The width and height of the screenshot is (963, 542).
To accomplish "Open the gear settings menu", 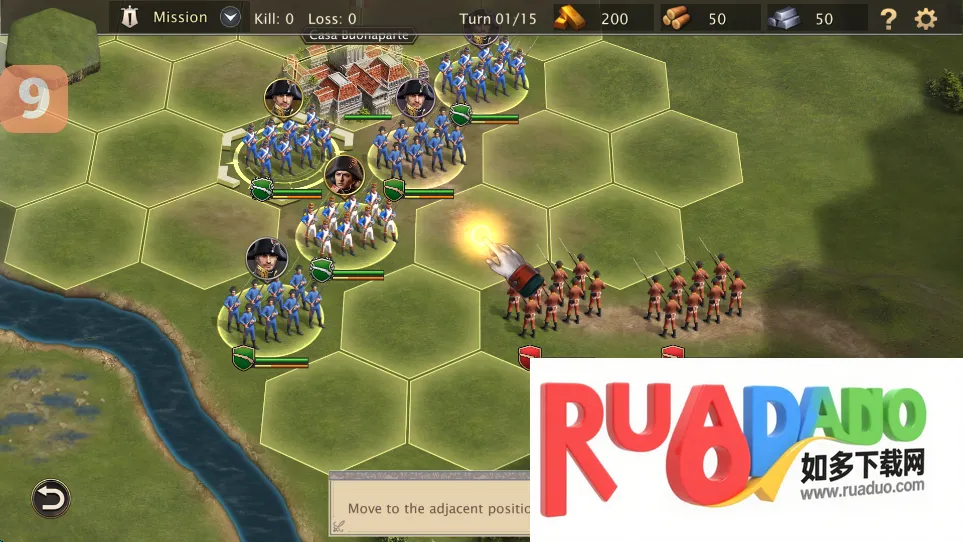I will (926, 18).
